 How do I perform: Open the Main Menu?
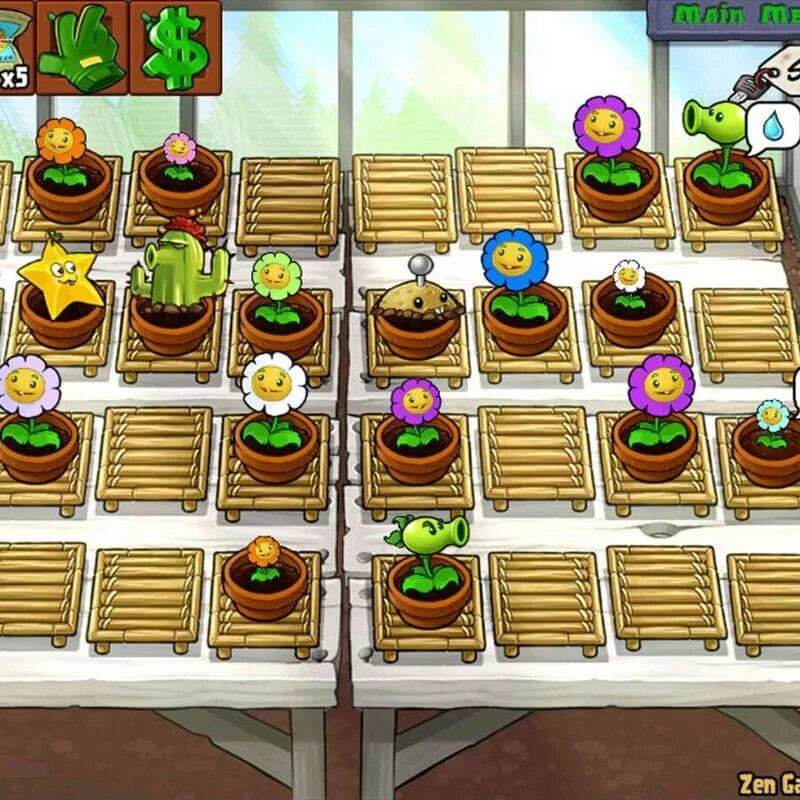[x=728, y=16]
